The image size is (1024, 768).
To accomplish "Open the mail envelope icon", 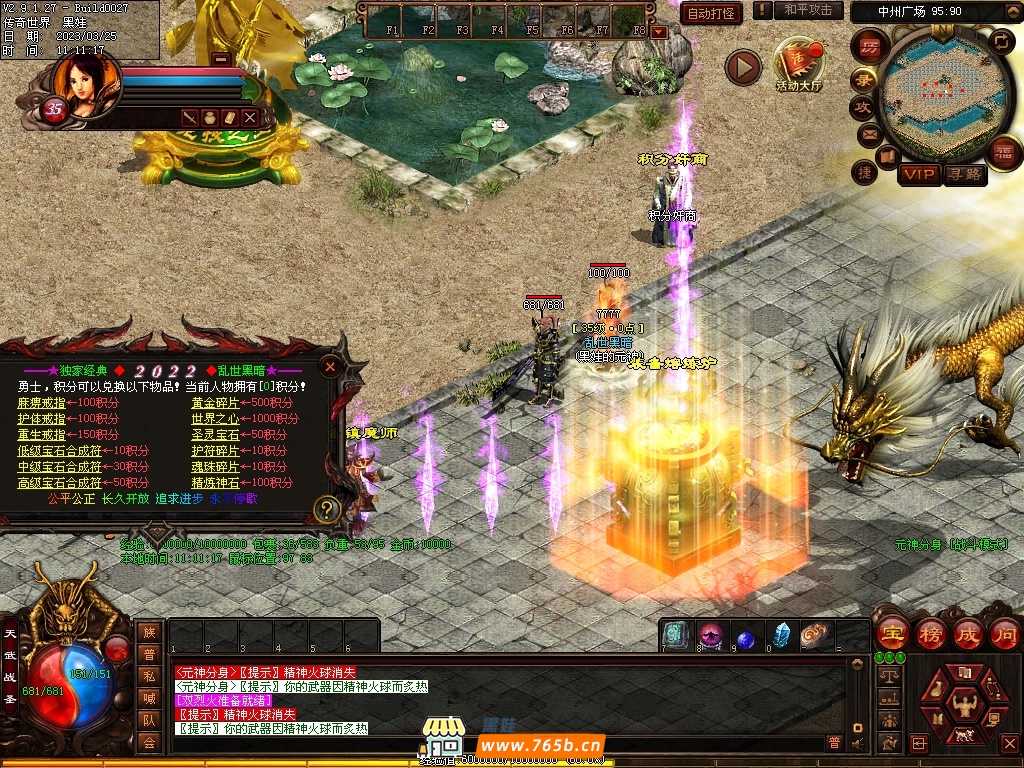I will pyautogui.click(x=868, y=133).
